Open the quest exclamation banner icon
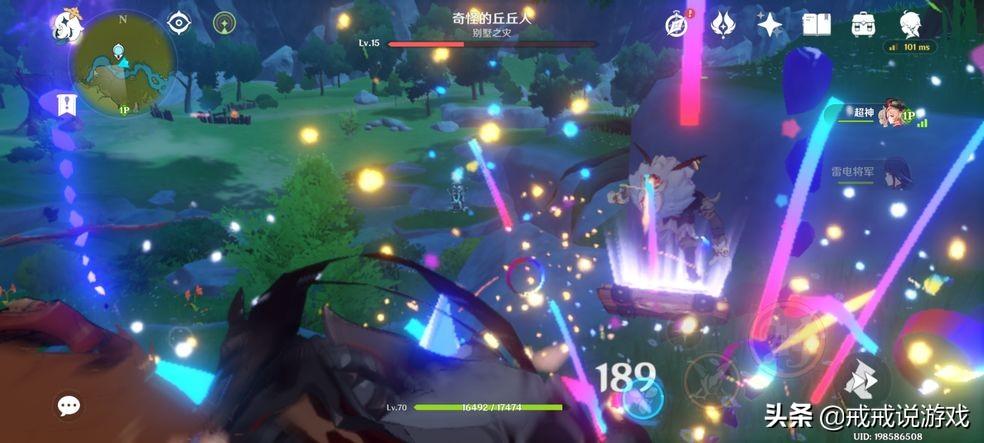984x443 pixels. [65, 105]
